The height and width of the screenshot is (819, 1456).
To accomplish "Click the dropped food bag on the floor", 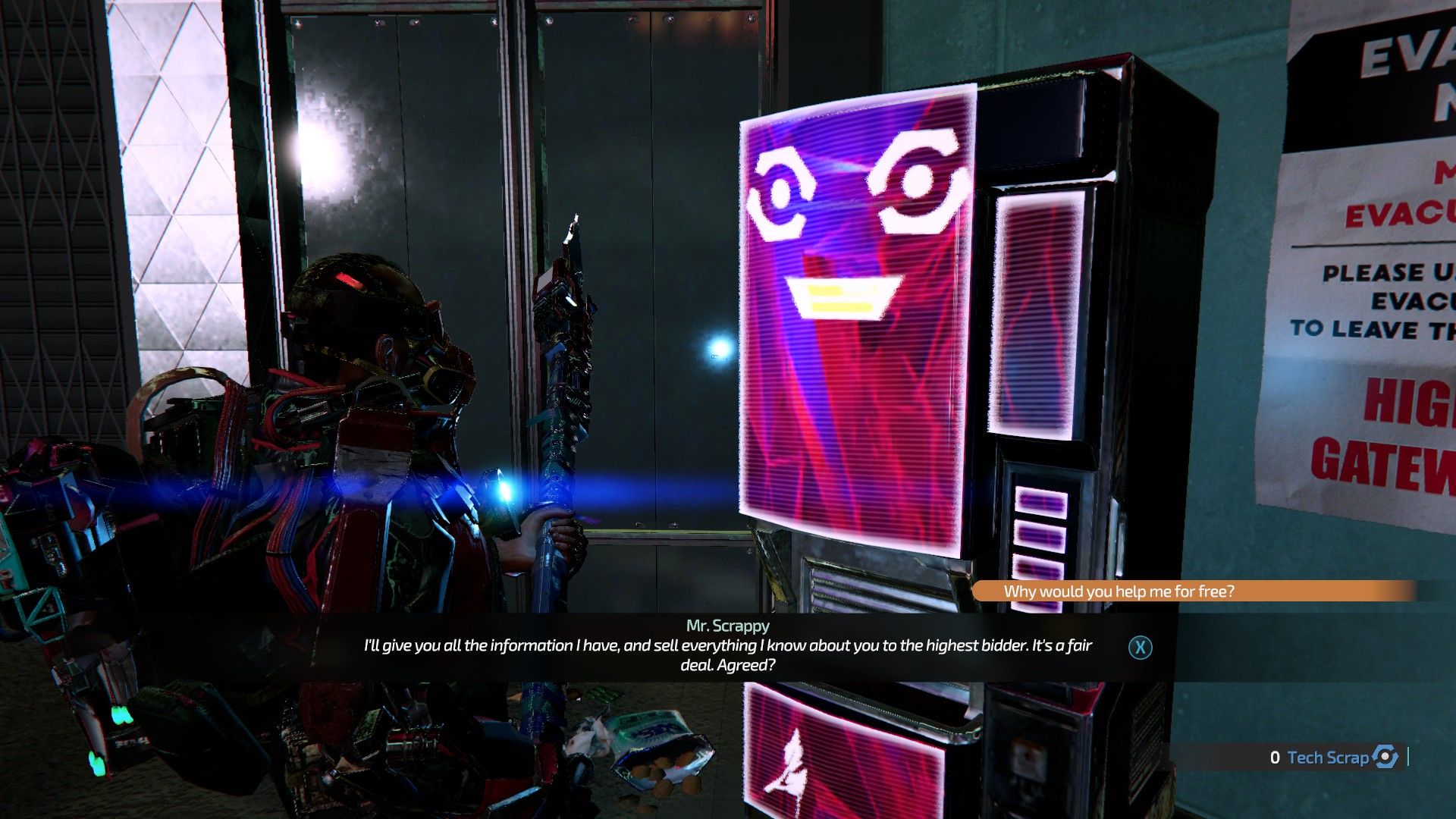I will point(654,751).
